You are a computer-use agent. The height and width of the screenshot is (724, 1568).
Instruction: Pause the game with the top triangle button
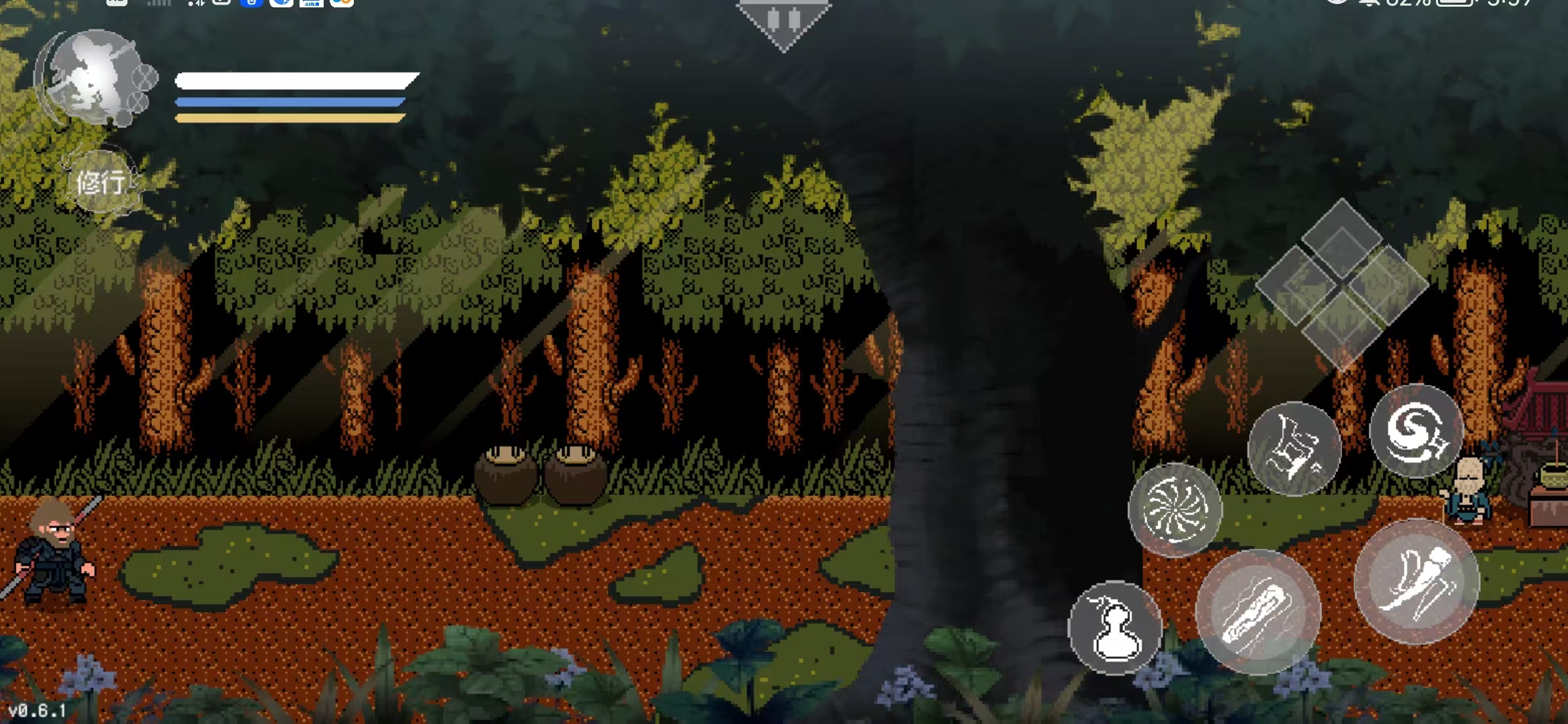pyautogui.click(x=783, y=20)
